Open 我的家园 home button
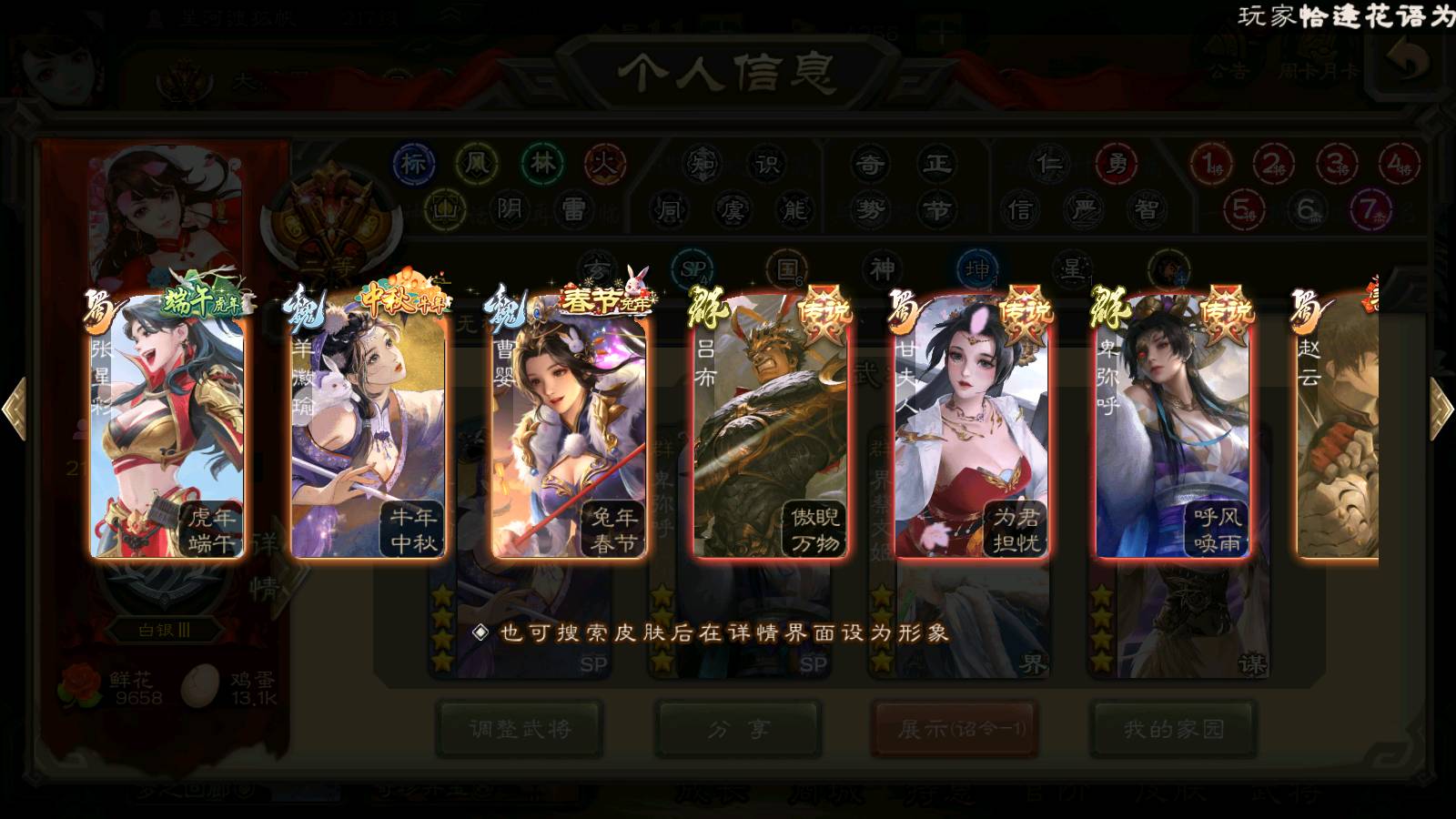 (x=1174, y=729)
